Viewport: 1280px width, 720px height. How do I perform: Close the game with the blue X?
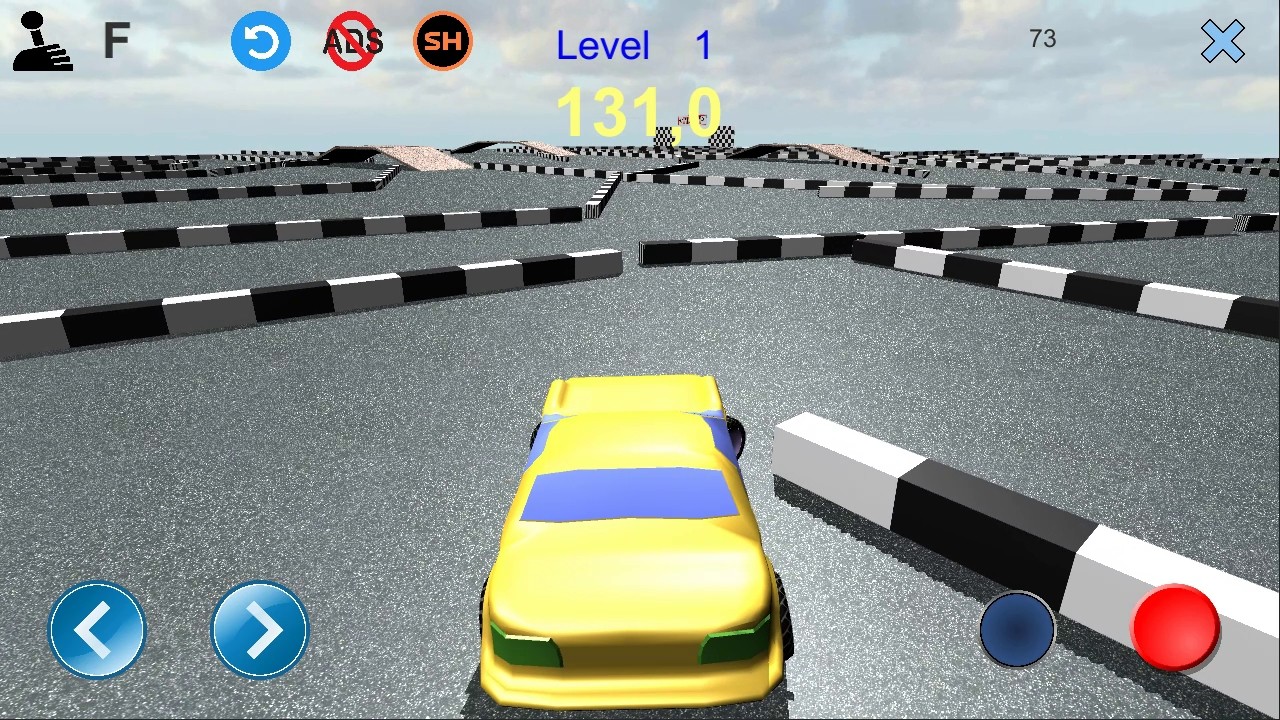pos(1222,42)
